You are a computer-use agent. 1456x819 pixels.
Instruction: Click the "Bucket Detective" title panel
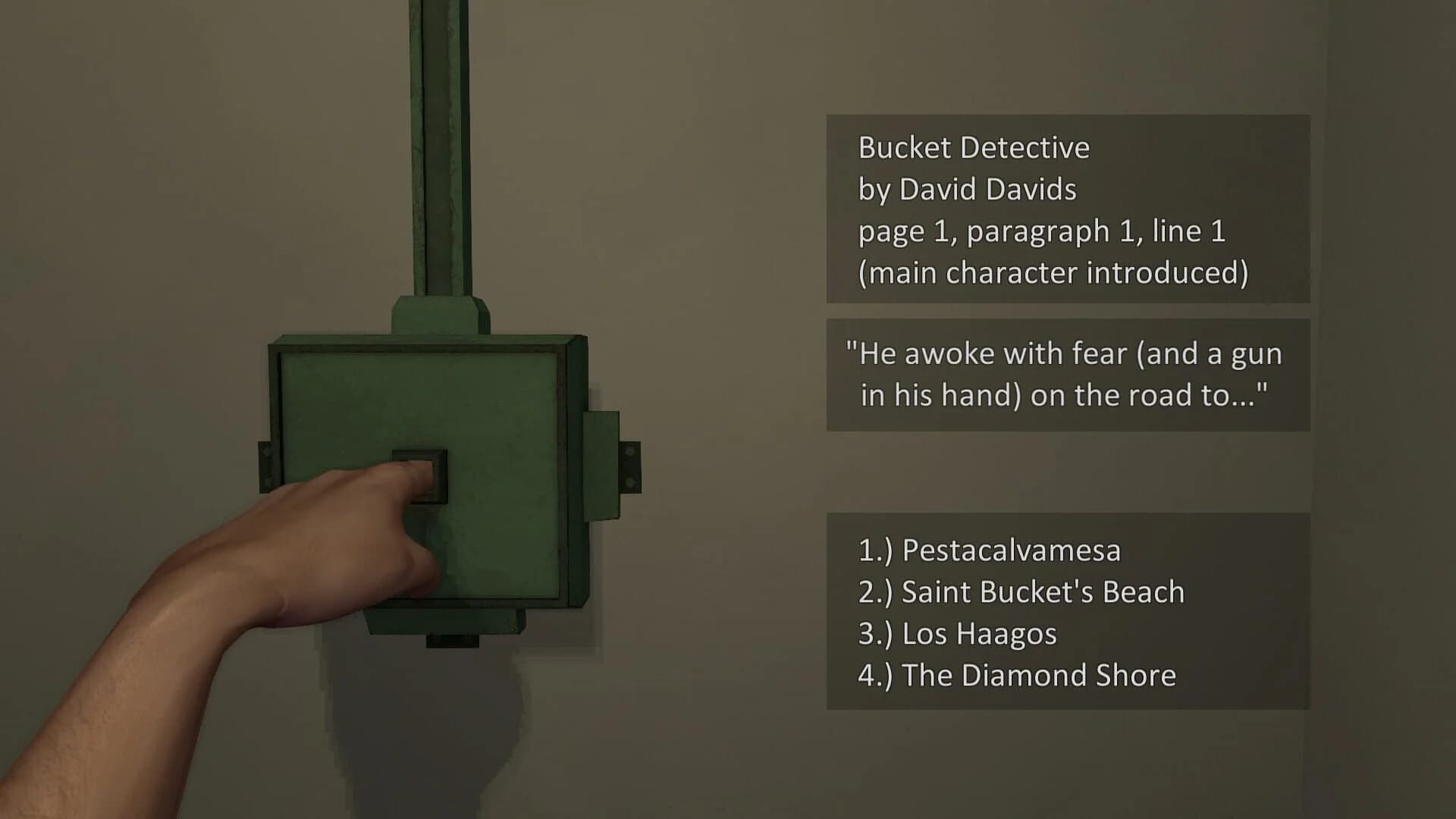coord(973,147)
